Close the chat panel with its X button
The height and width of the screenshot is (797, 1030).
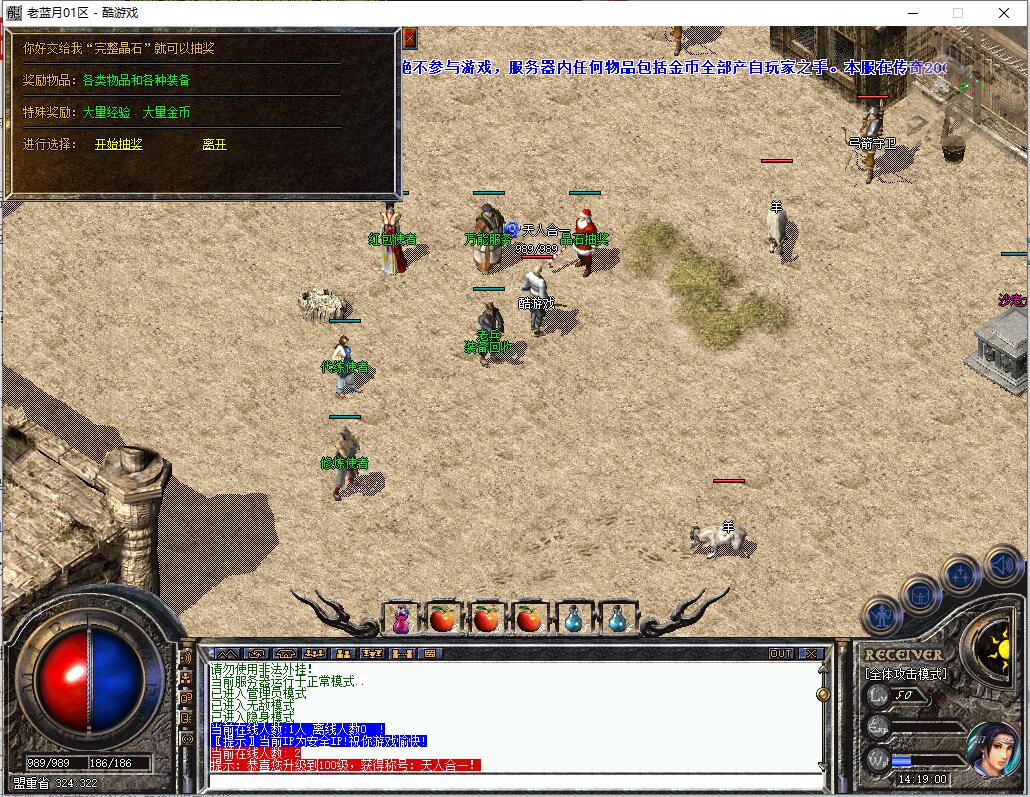coord(810,654)
